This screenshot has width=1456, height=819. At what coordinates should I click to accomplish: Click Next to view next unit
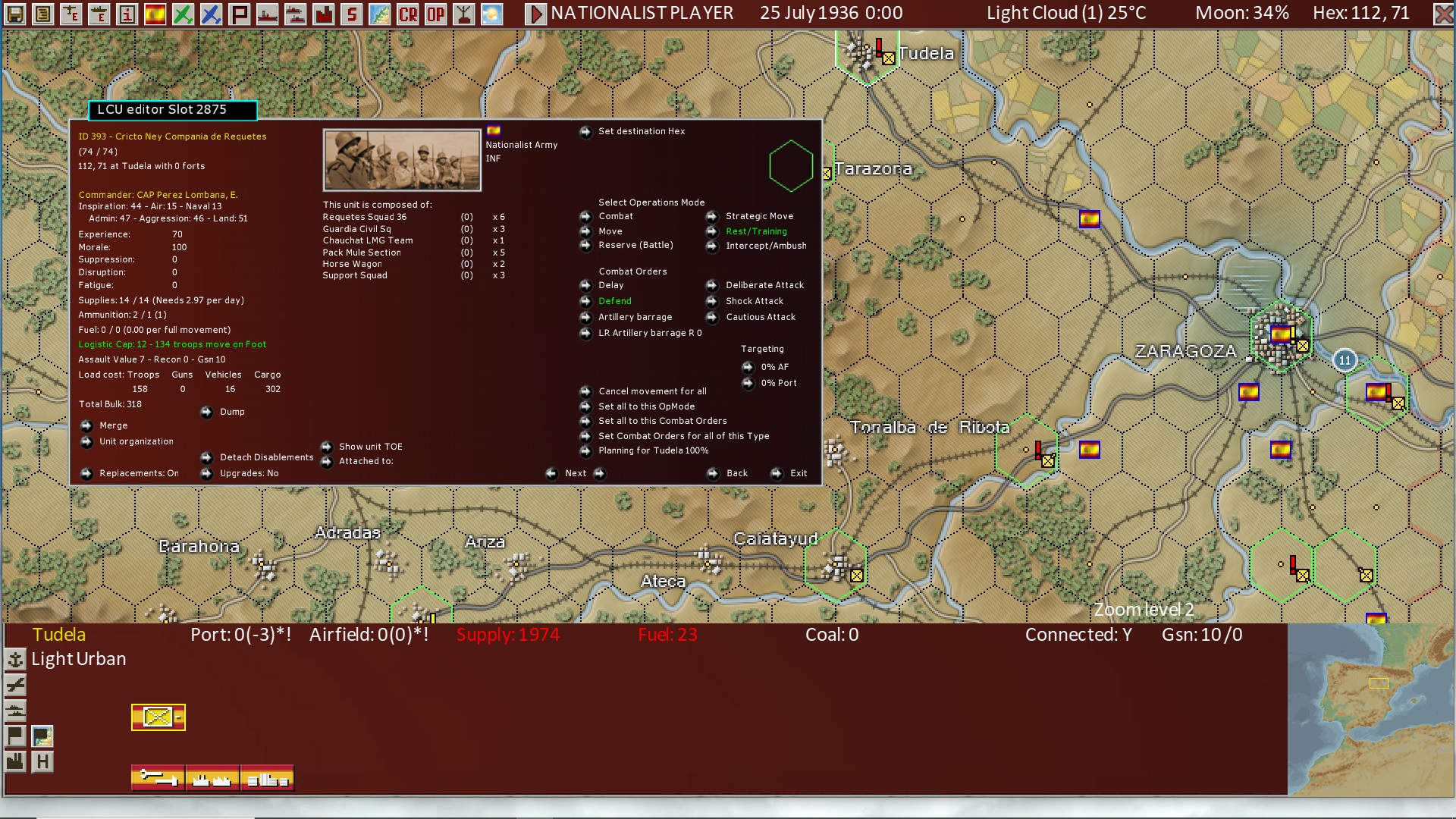coord(574,472)
